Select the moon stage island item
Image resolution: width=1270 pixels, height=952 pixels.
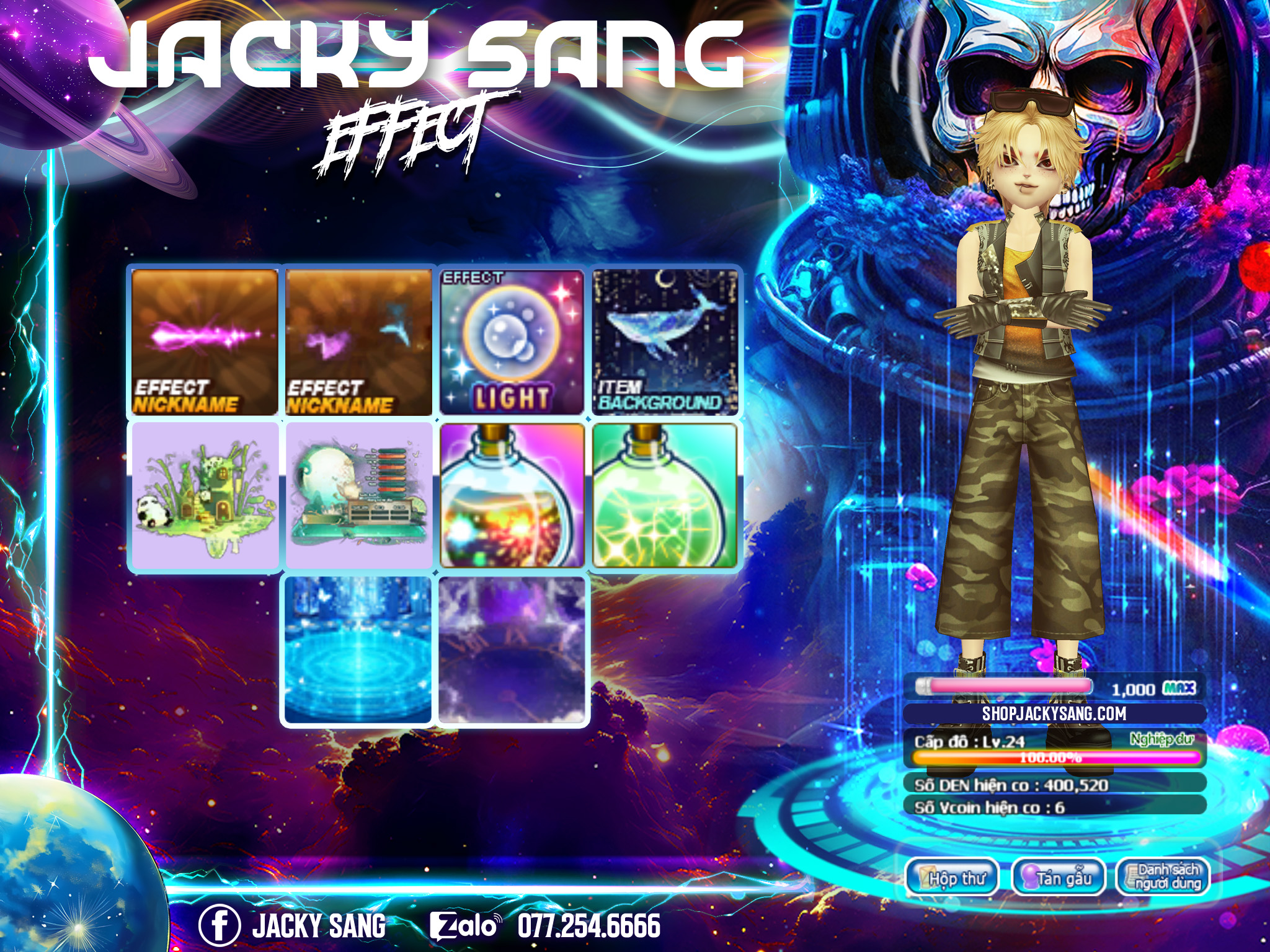tap(358, 496)
